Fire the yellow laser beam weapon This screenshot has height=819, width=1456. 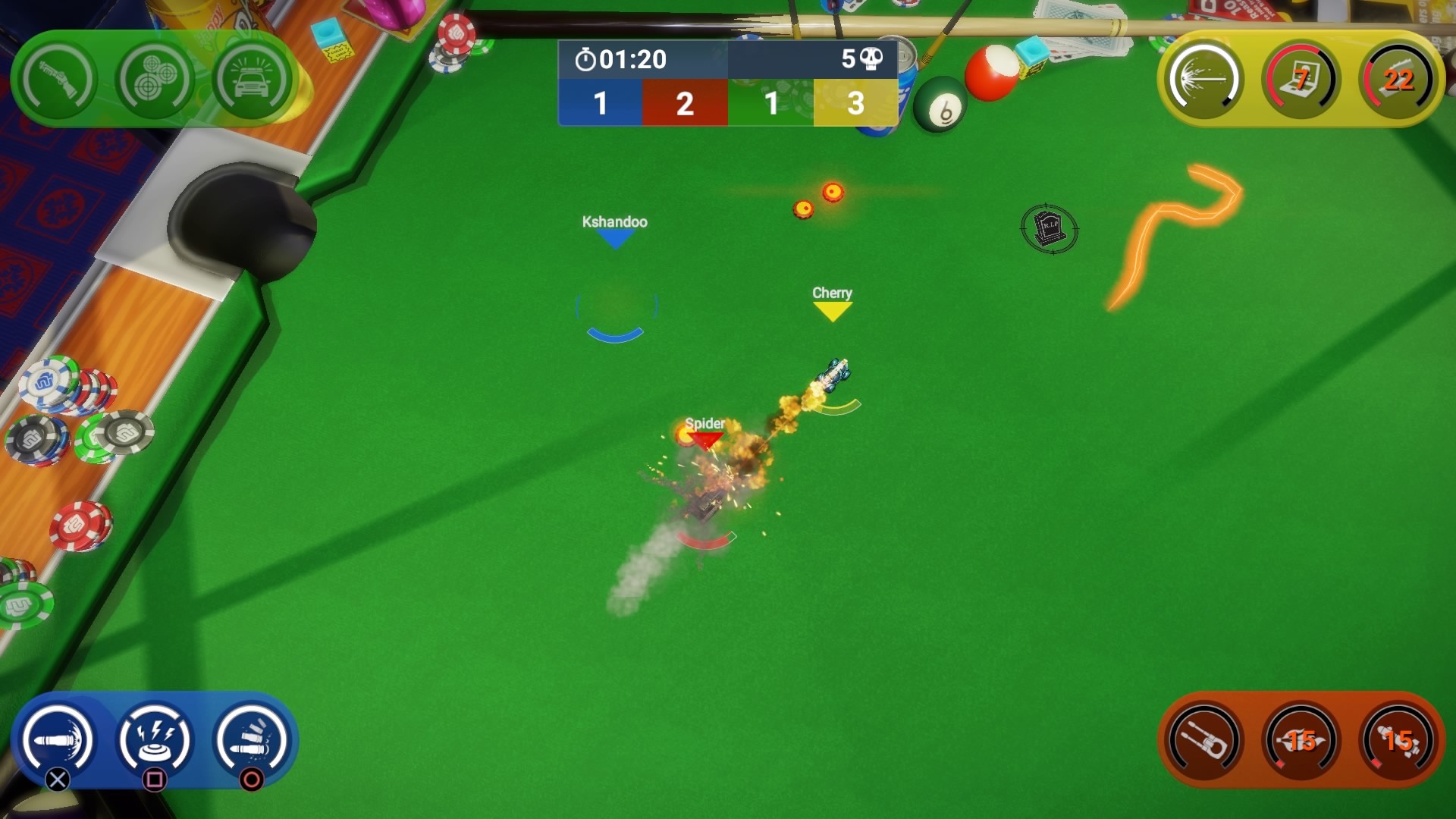(x=1204, y=80)
